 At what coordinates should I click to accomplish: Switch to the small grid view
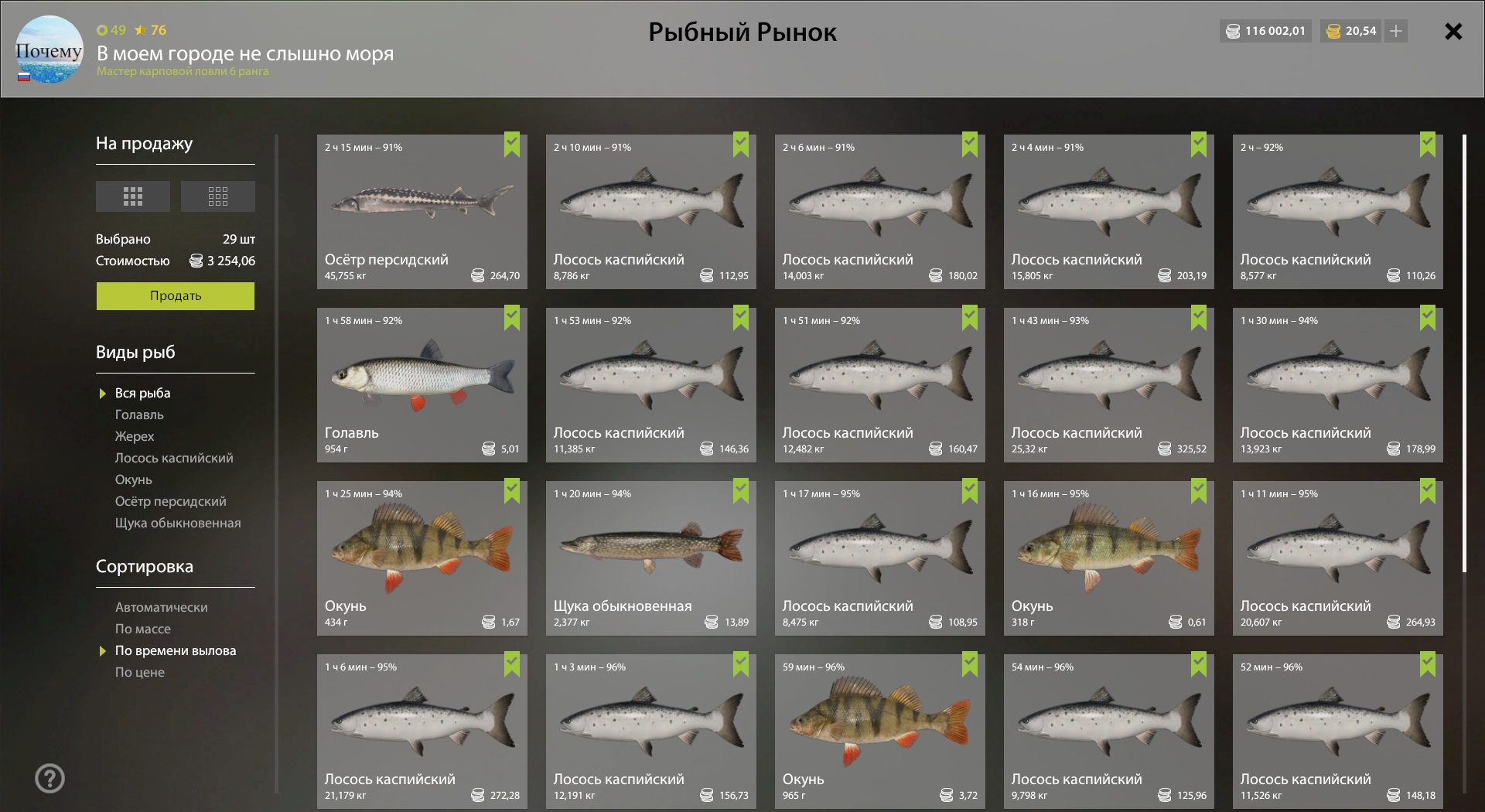217,196
